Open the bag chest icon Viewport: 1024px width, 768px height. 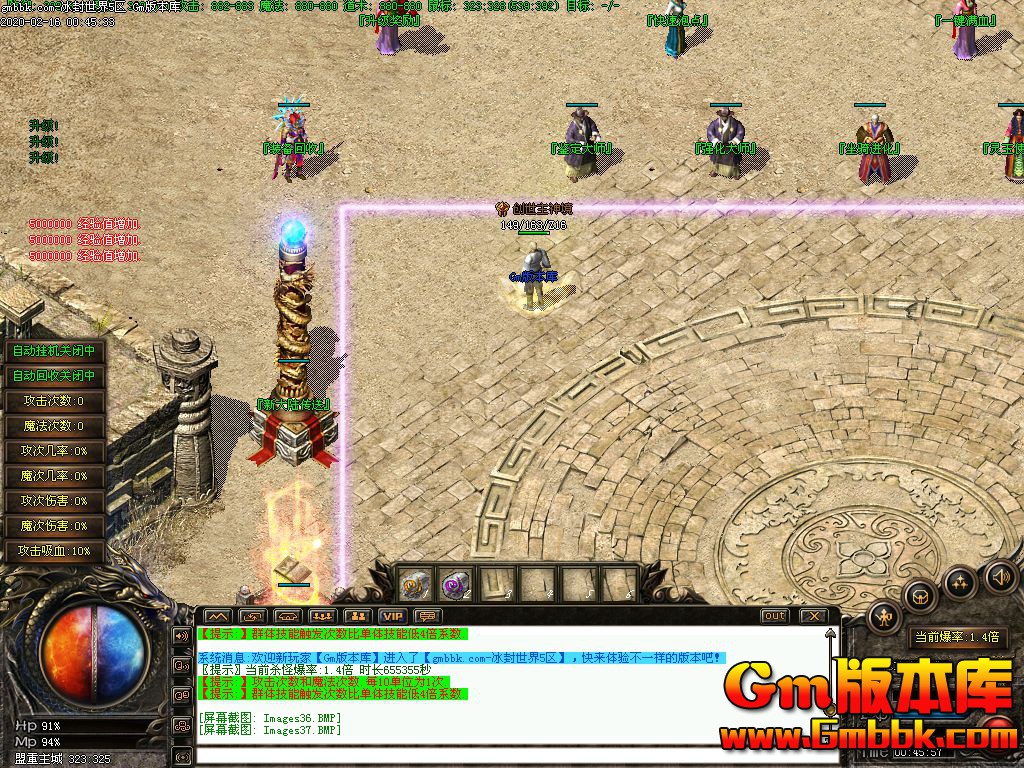(x=920, y=597)
